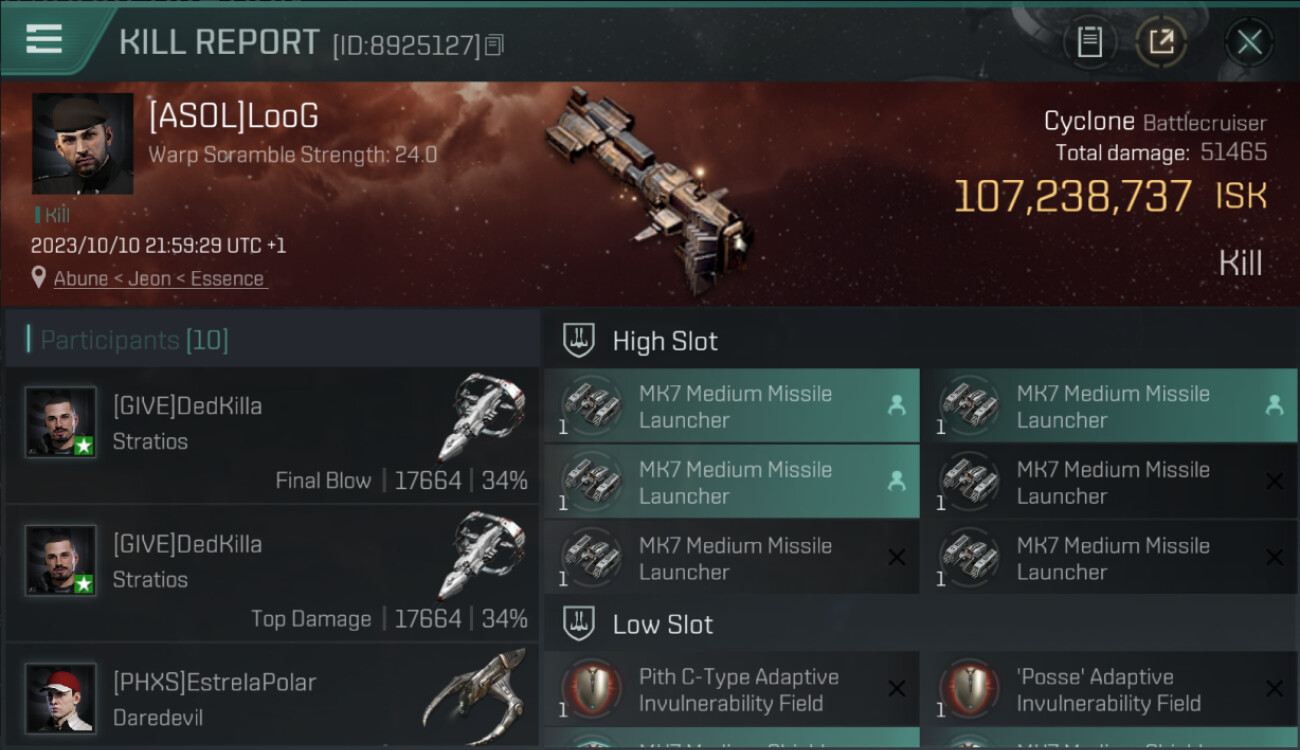The height and width of the screenshot is (750, 1300).
Task: Open the clipboard notes icon
Action: [1089, 42]
